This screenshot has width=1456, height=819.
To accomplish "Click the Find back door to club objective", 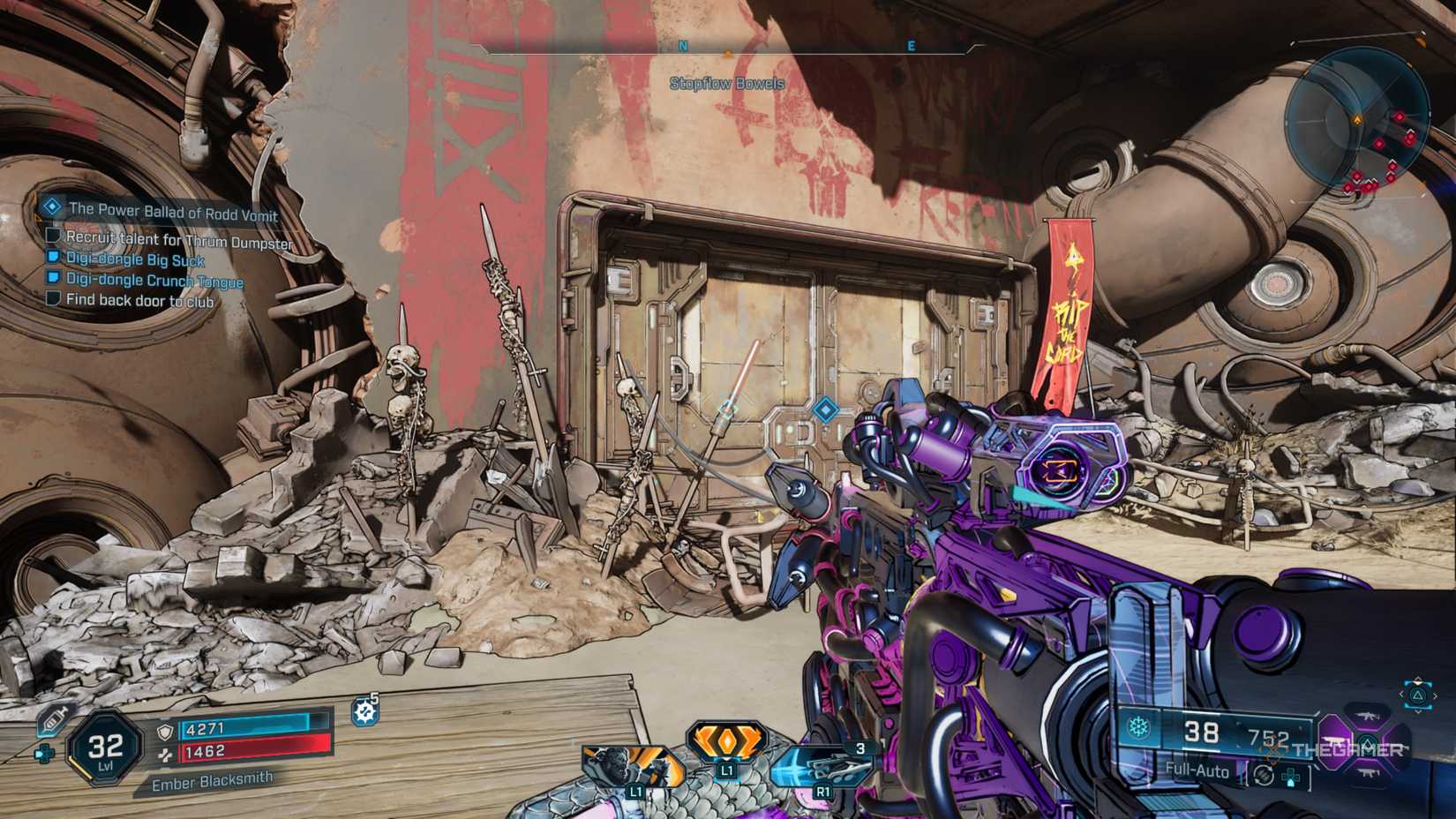I will click(x=139, y=301).
